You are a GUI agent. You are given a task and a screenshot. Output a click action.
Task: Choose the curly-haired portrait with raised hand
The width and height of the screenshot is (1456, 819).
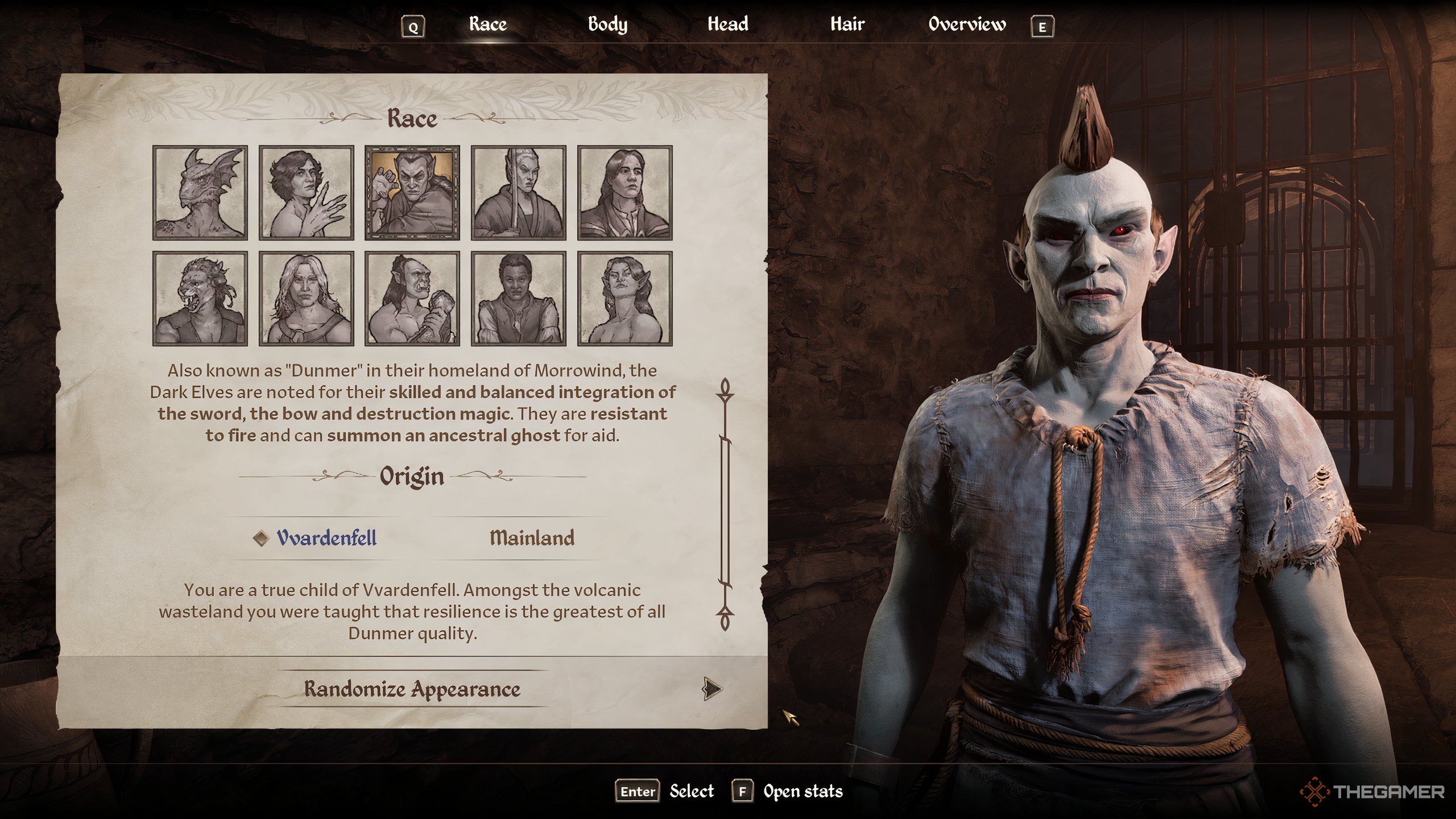(306, 192)
